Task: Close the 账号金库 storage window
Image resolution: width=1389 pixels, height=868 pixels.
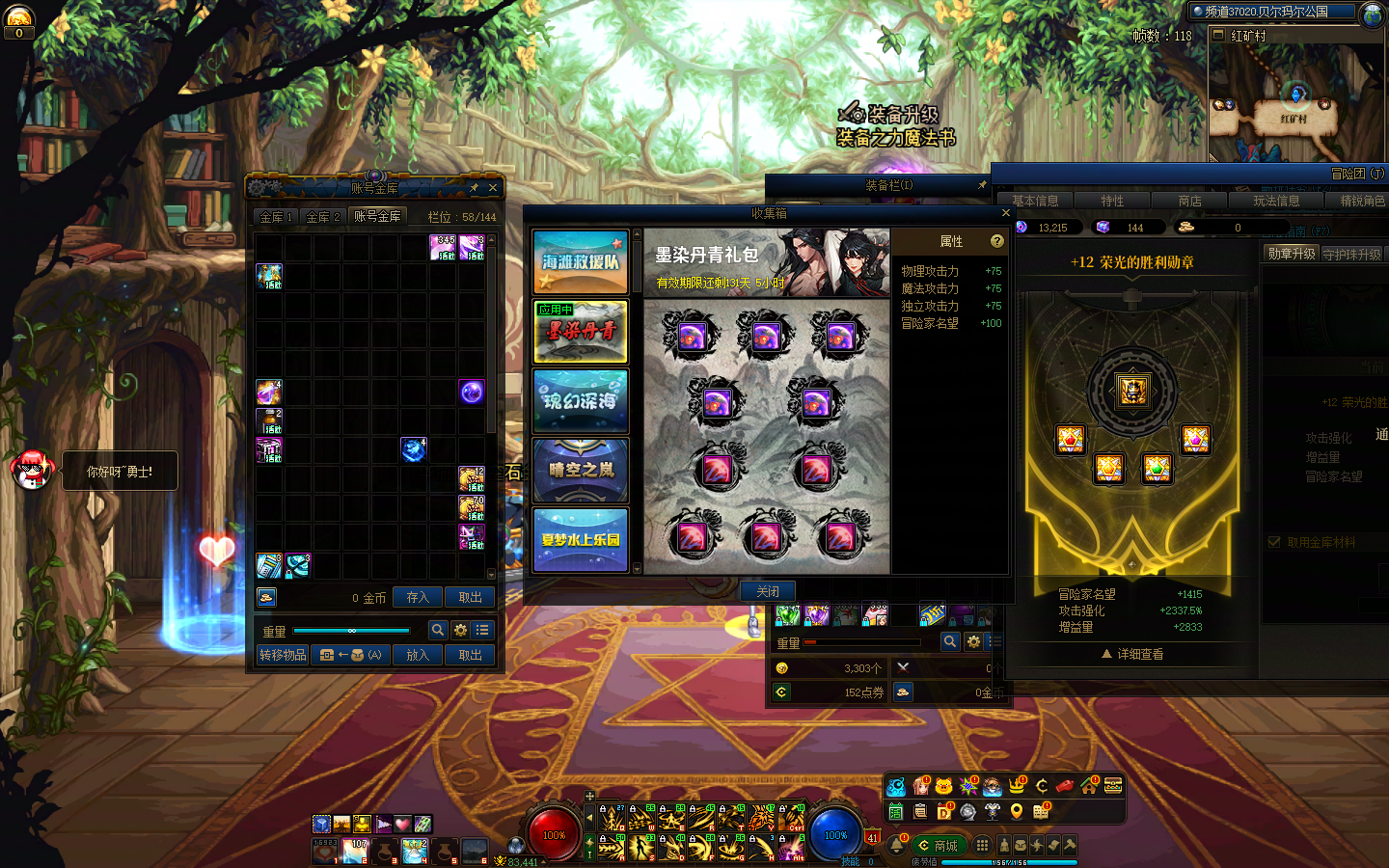Action: click(x=493, y=188)
